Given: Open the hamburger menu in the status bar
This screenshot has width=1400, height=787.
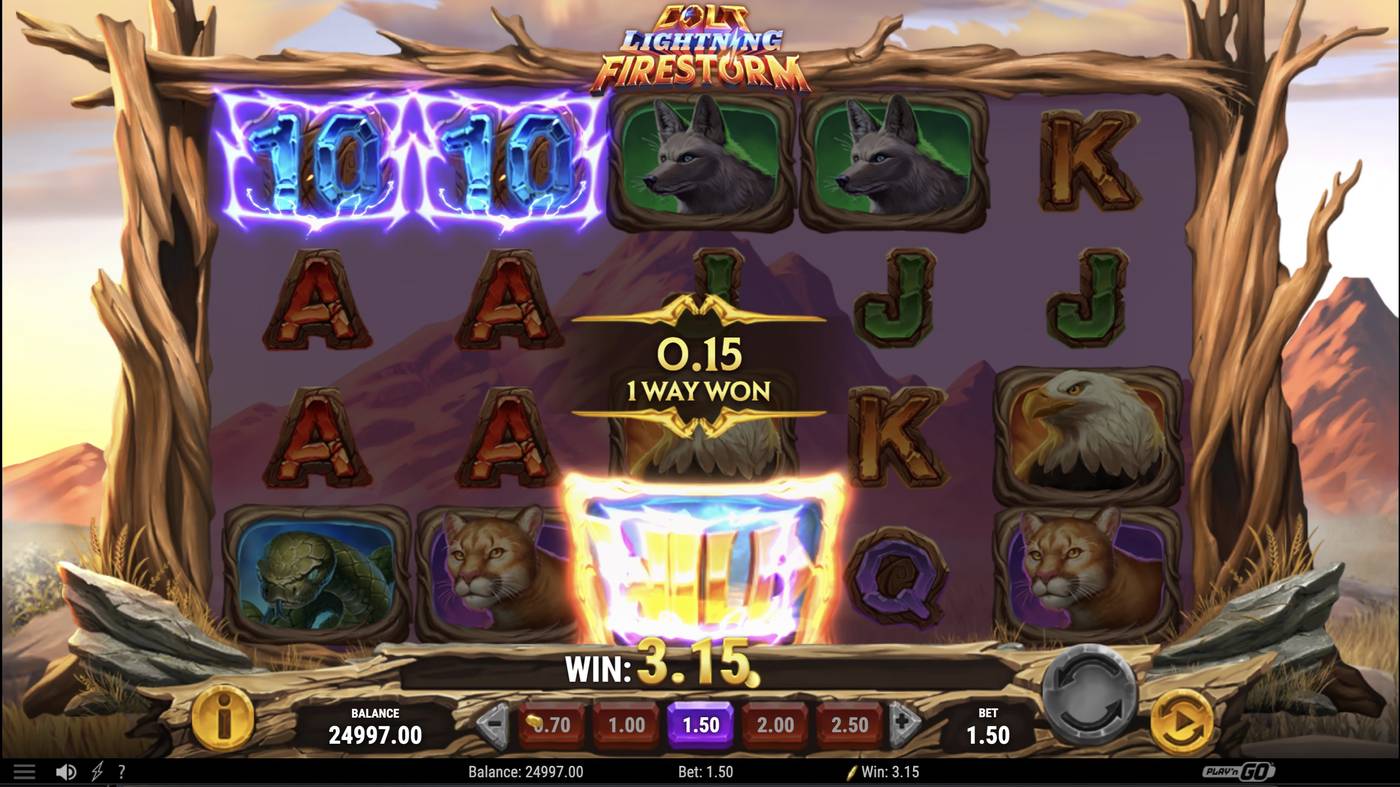Looking at the screenshot, I should (x=22, y=771).
